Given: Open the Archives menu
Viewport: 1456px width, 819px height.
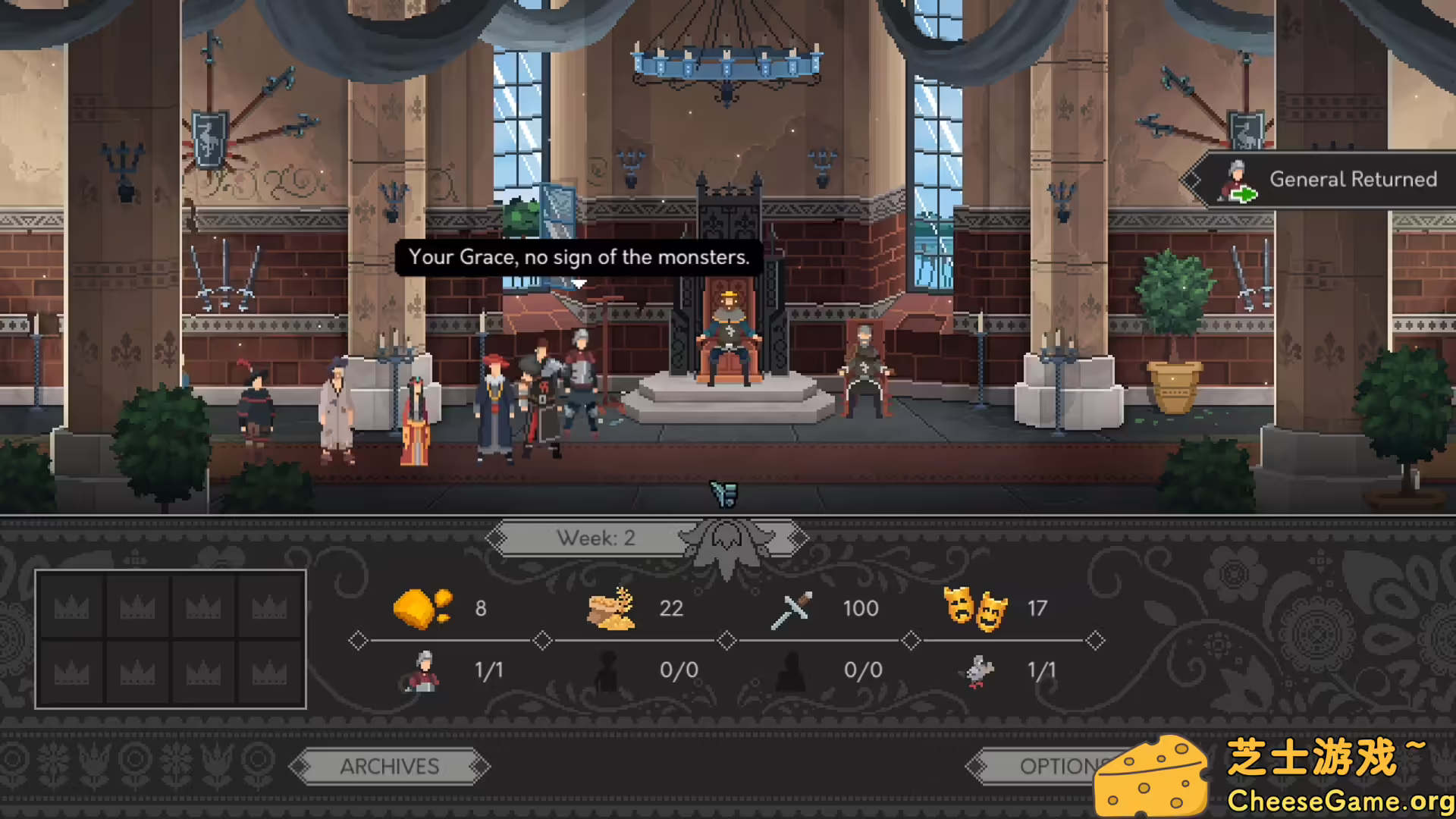Looking at the screenshot, I should pos(389,767).
